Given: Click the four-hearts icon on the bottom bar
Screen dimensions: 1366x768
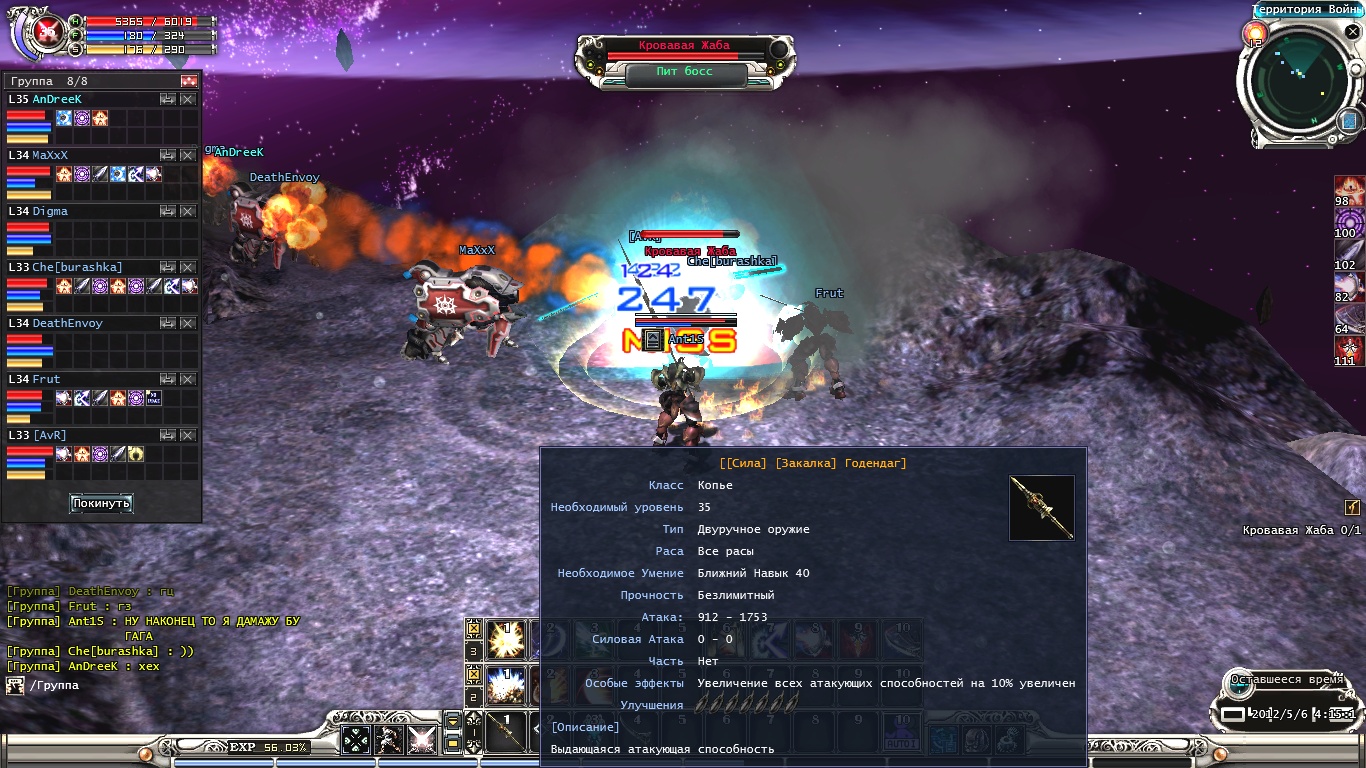Looking at the screenshot, I should click(x=356, y=740).
